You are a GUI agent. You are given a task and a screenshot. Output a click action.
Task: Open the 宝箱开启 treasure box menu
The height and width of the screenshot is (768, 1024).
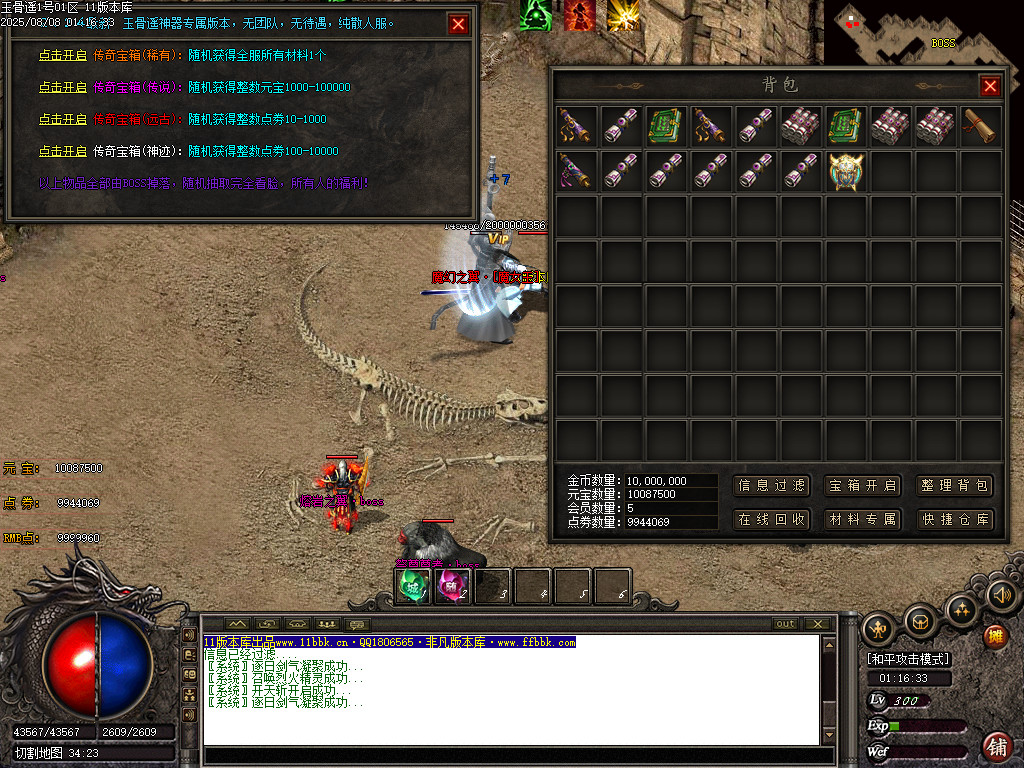(x=863, y=486)
